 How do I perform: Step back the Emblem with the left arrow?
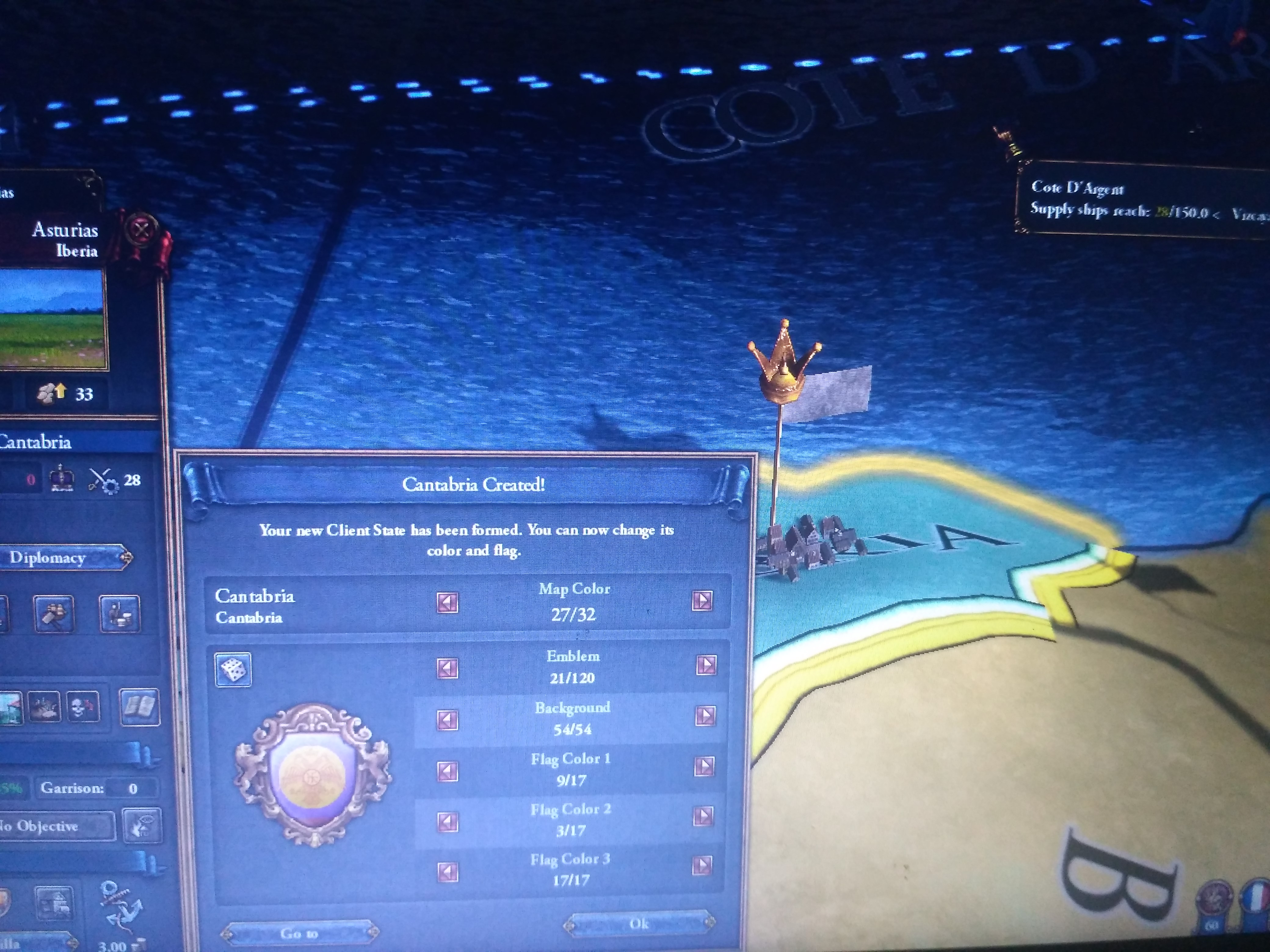pyautogui.click(x=448, y=669)
